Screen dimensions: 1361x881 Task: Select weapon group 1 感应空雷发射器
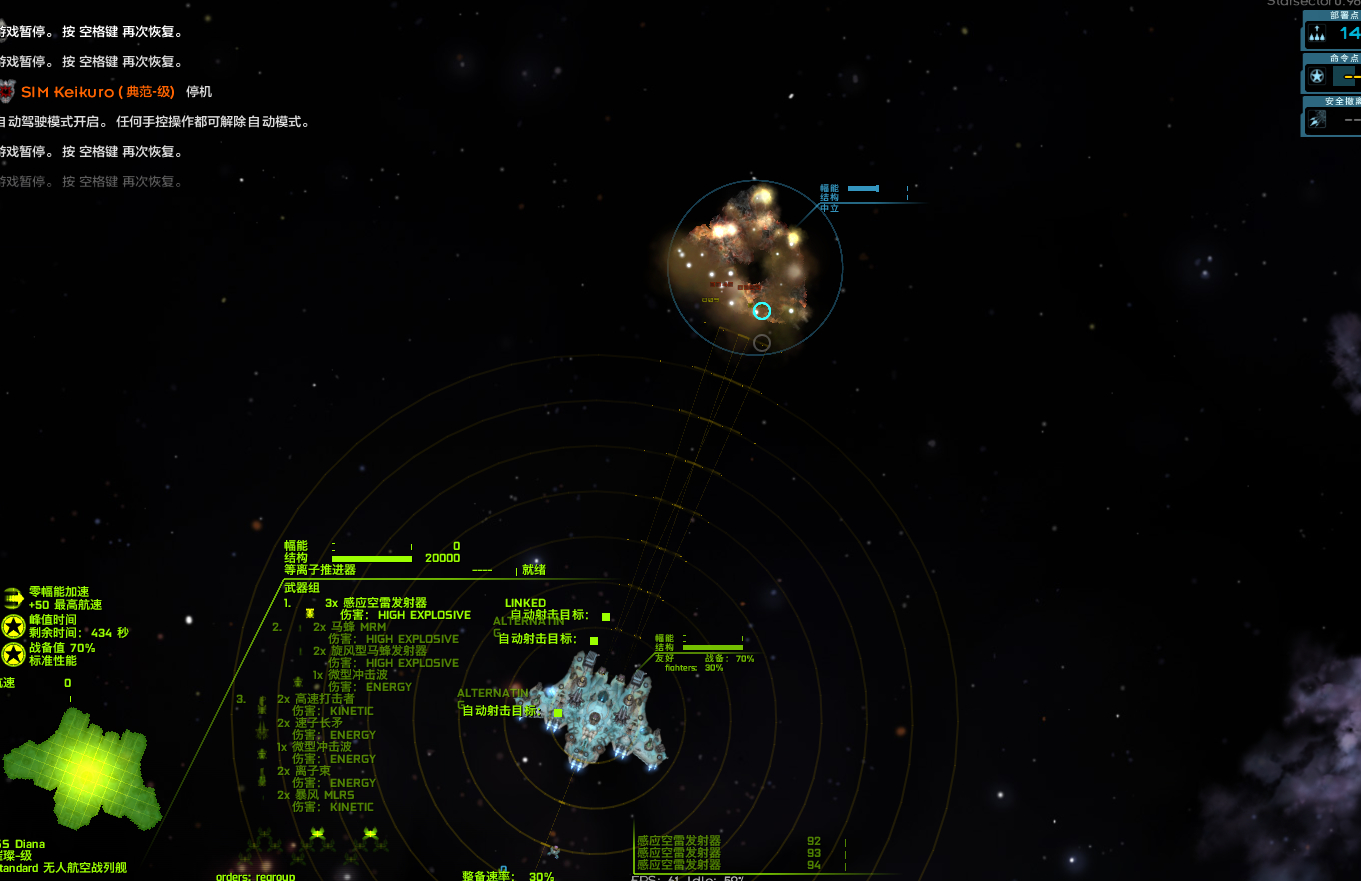384,603
